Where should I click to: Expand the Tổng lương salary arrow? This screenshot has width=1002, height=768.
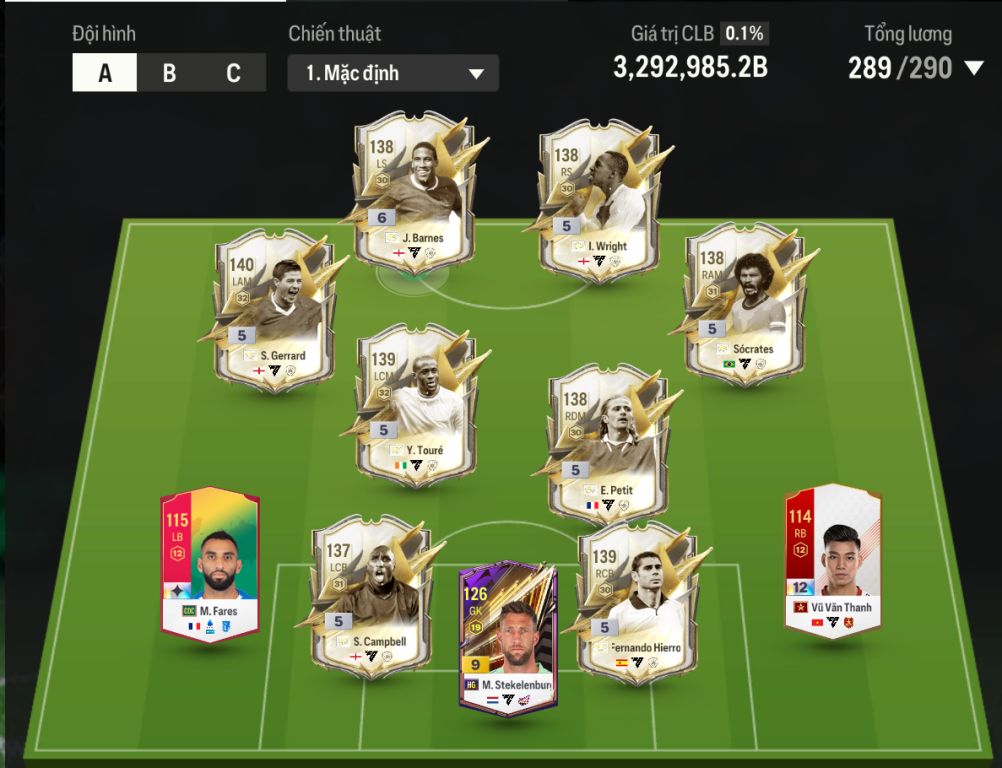[974, 68]
